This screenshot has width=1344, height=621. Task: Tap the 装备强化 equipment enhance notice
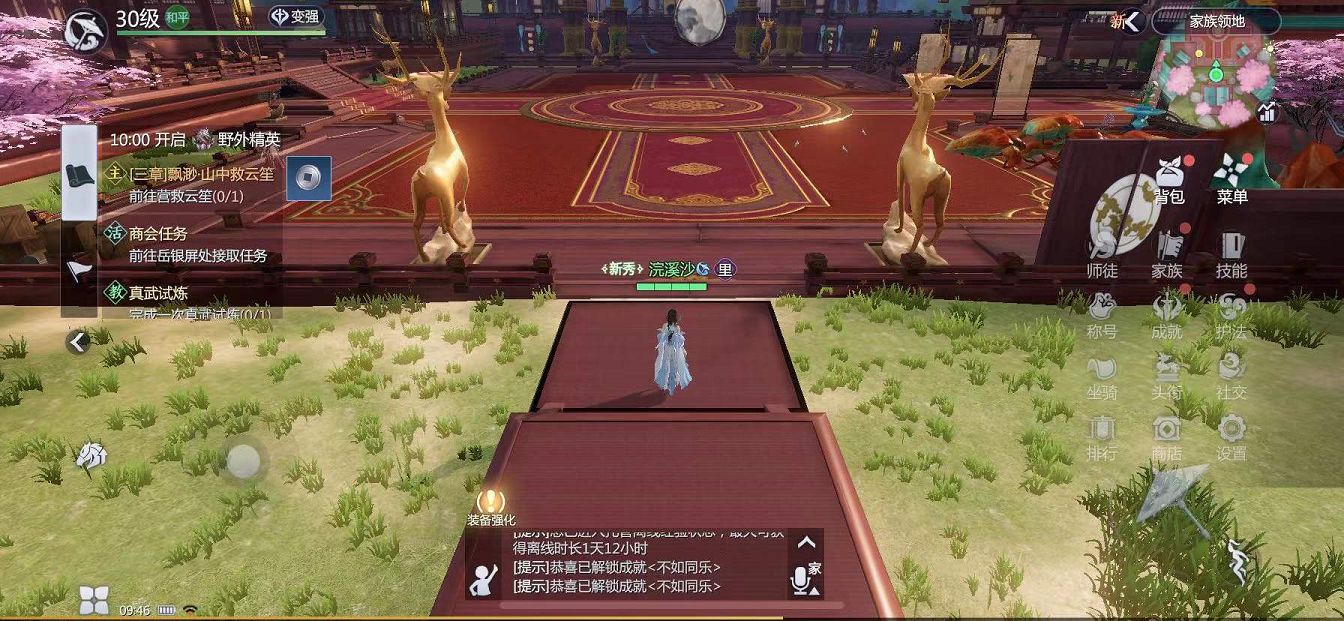[x=491, y=507]
